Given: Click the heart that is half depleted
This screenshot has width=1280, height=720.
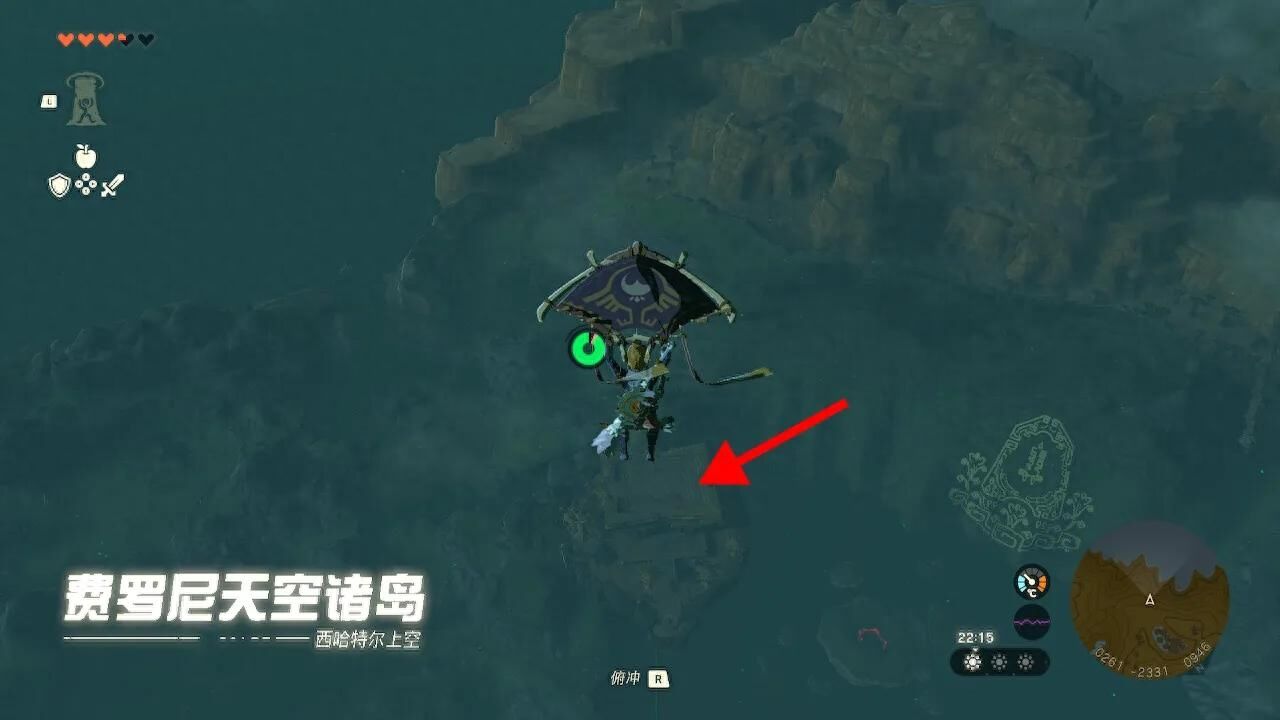Looking at the screenshot, I should coord(125,39).
